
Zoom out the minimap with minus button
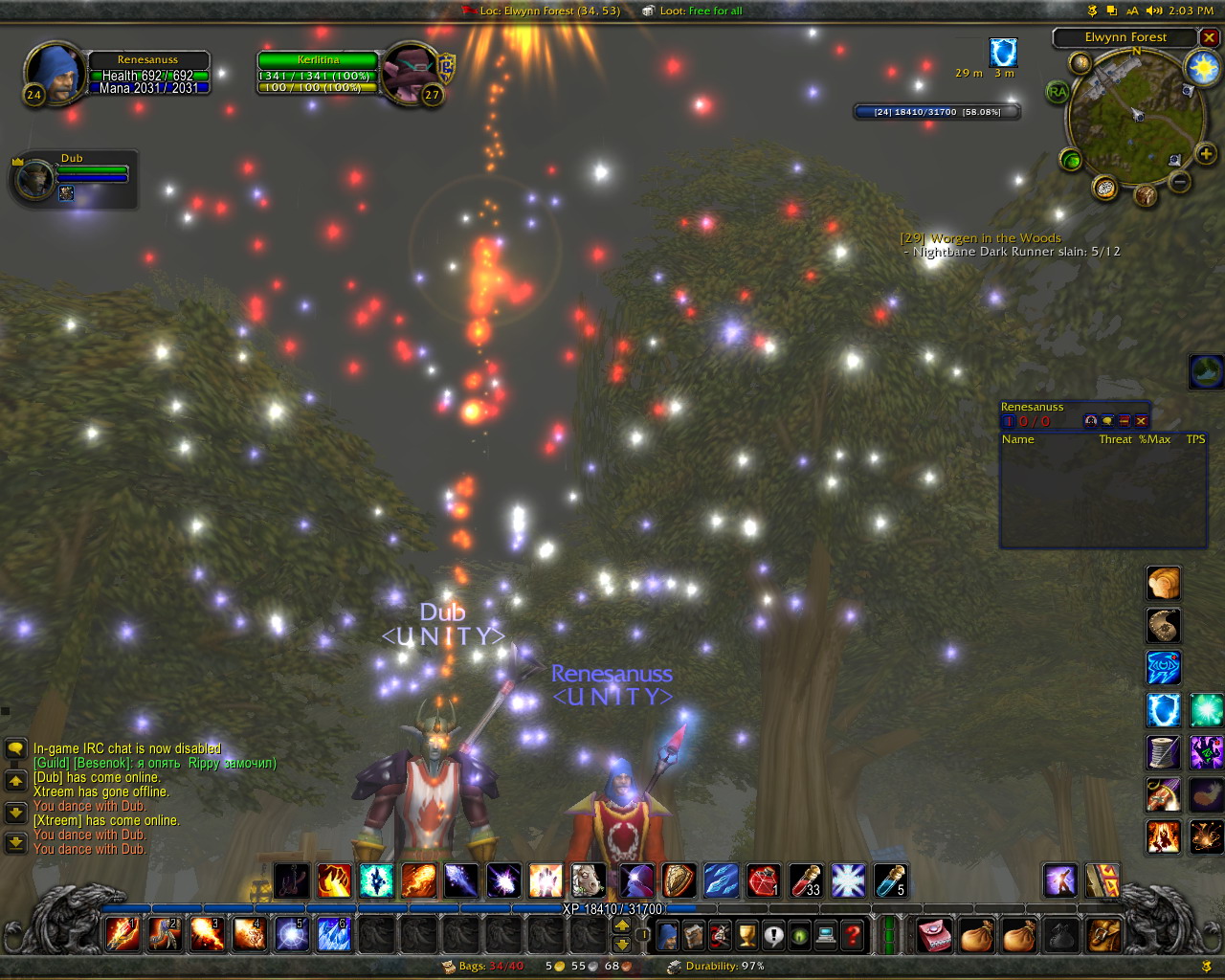pos(1180,181)
